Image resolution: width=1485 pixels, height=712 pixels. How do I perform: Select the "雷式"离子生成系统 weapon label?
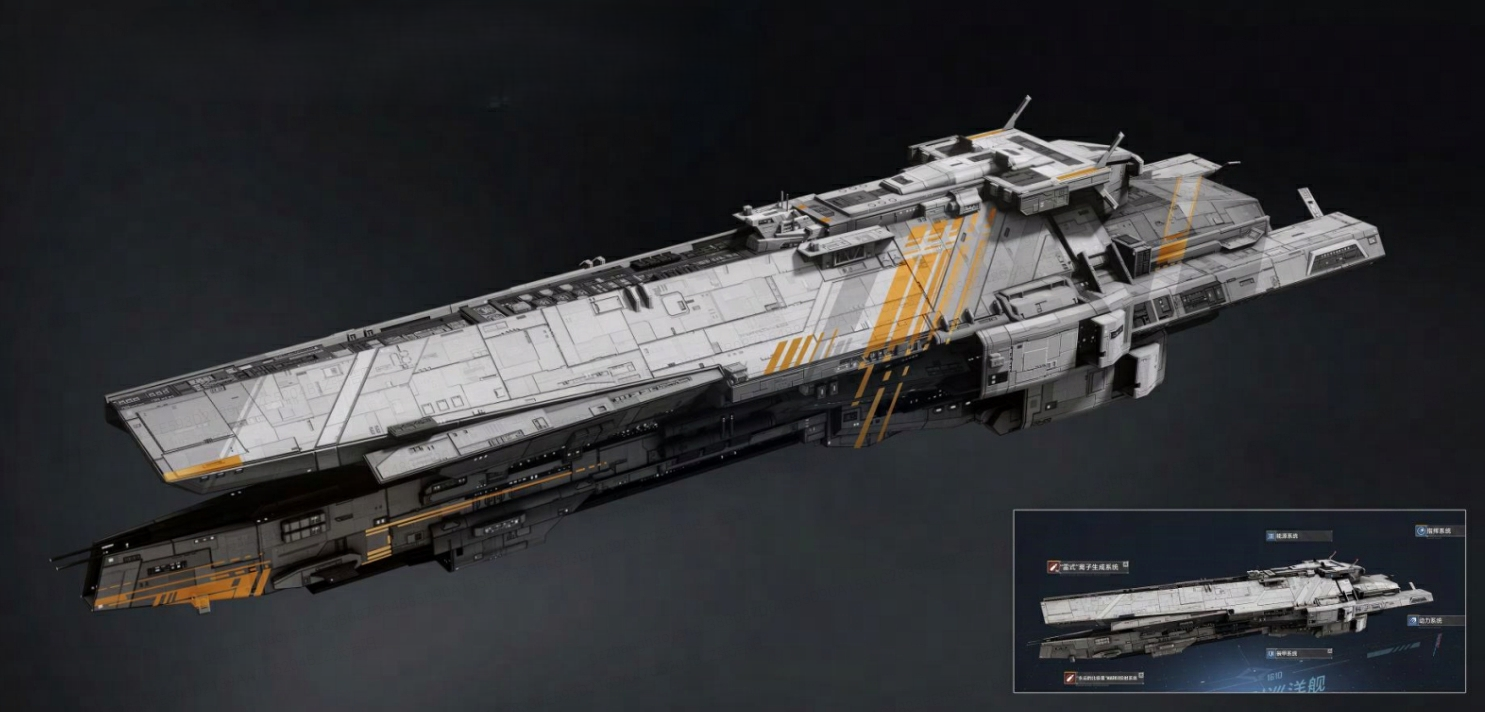[x=1089, y=567]
